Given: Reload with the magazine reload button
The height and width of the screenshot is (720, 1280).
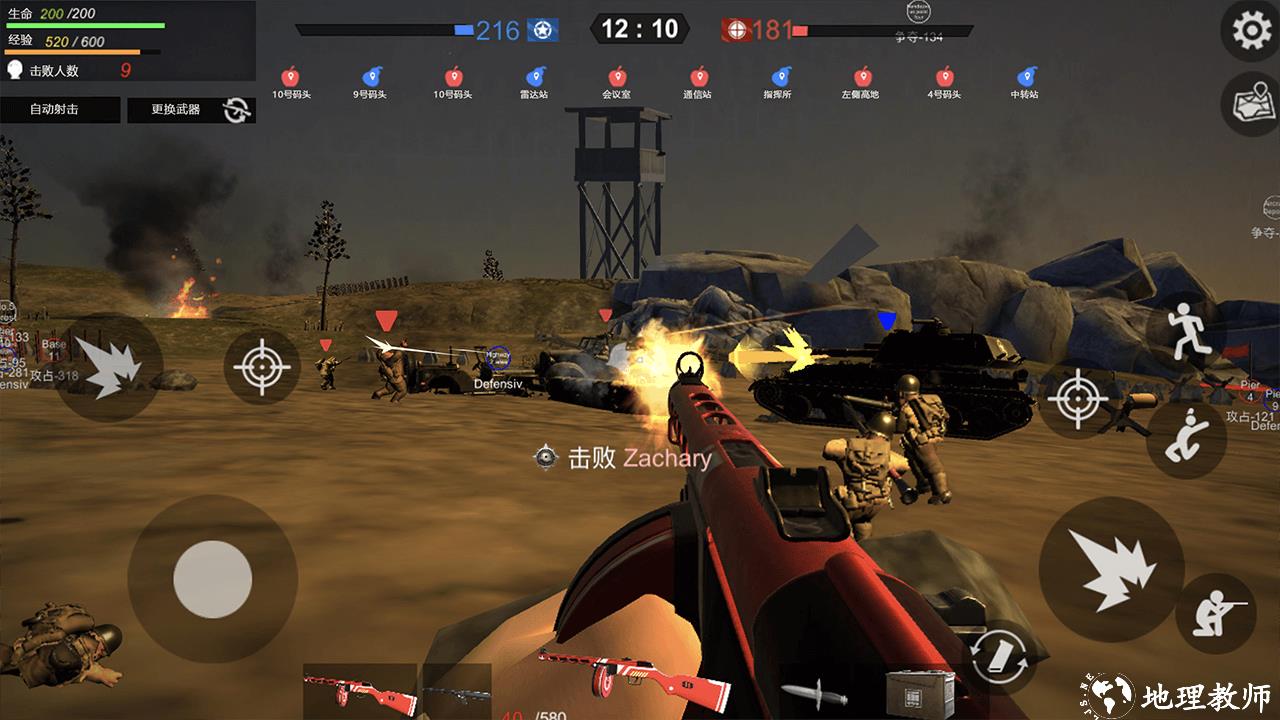Looking at the screenshot, I should coord(1001,657).
